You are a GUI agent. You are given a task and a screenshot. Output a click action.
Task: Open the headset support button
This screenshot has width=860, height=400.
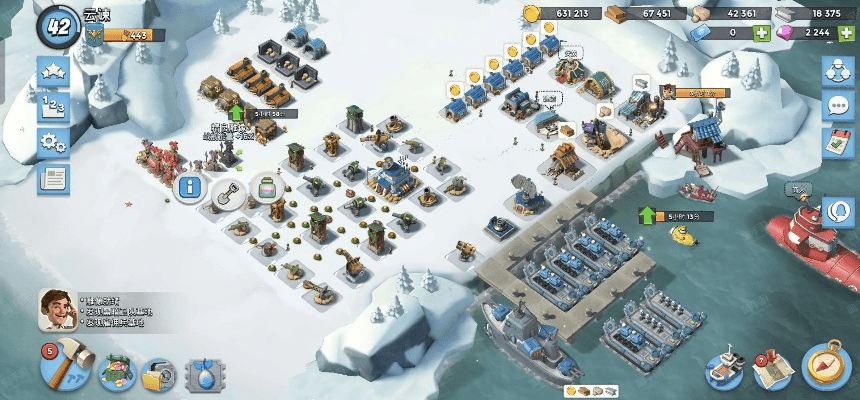click(837, 213)
